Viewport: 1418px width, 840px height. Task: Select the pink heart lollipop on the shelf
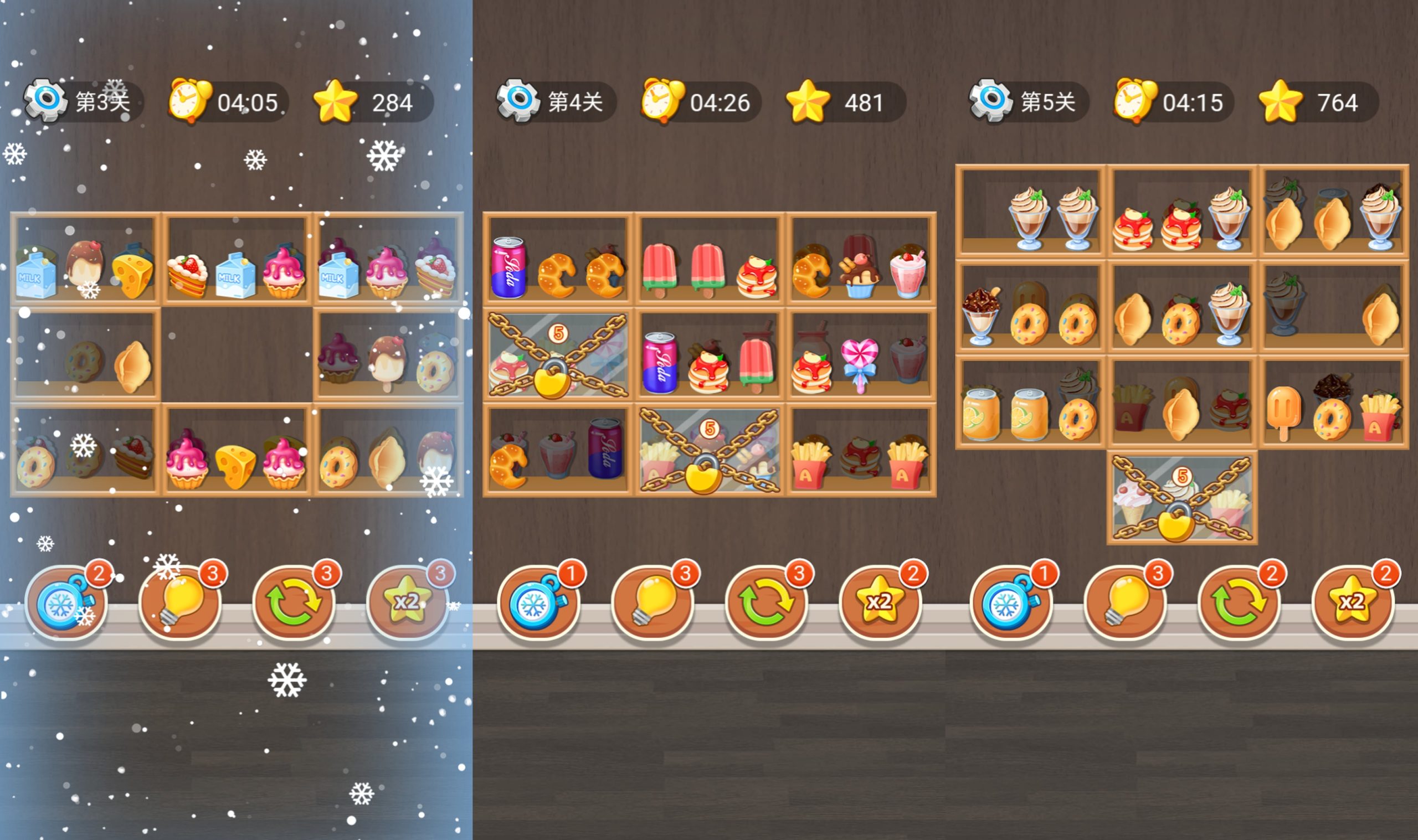coord(859,362)
